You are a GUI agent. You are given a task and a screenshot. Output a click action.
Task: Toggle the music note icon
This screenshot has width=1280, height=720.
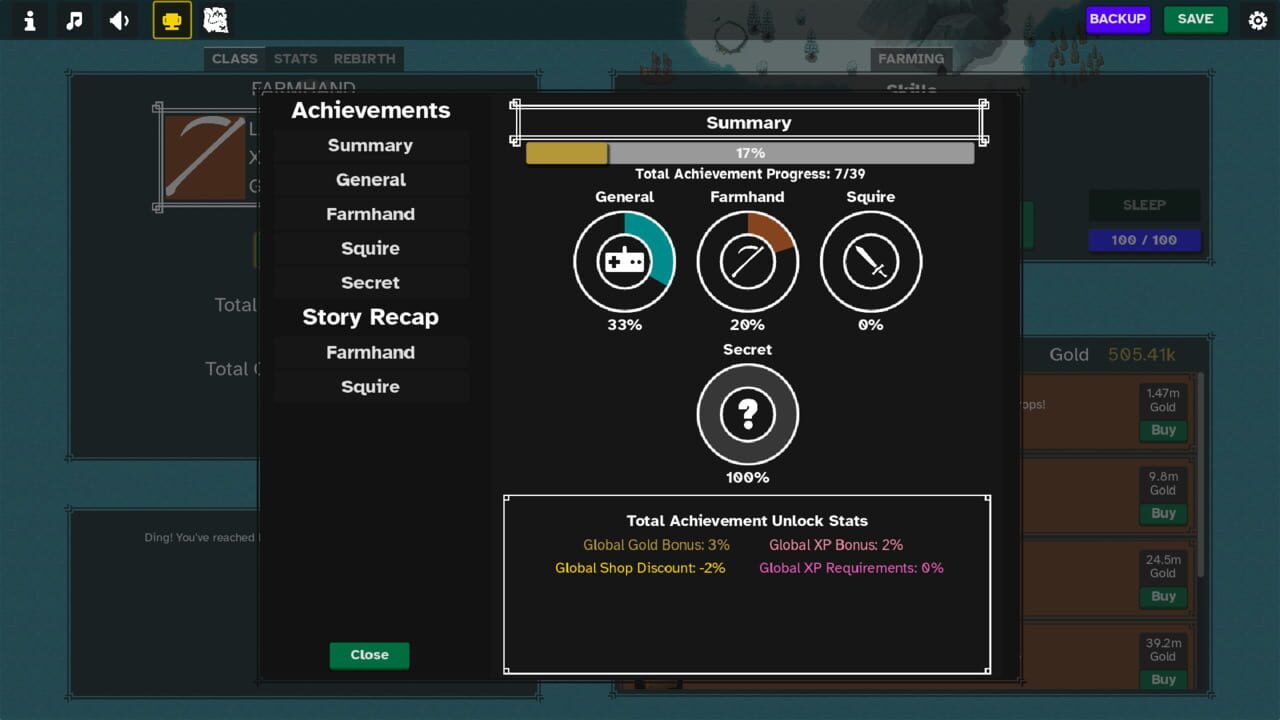(x=73, y=20)
